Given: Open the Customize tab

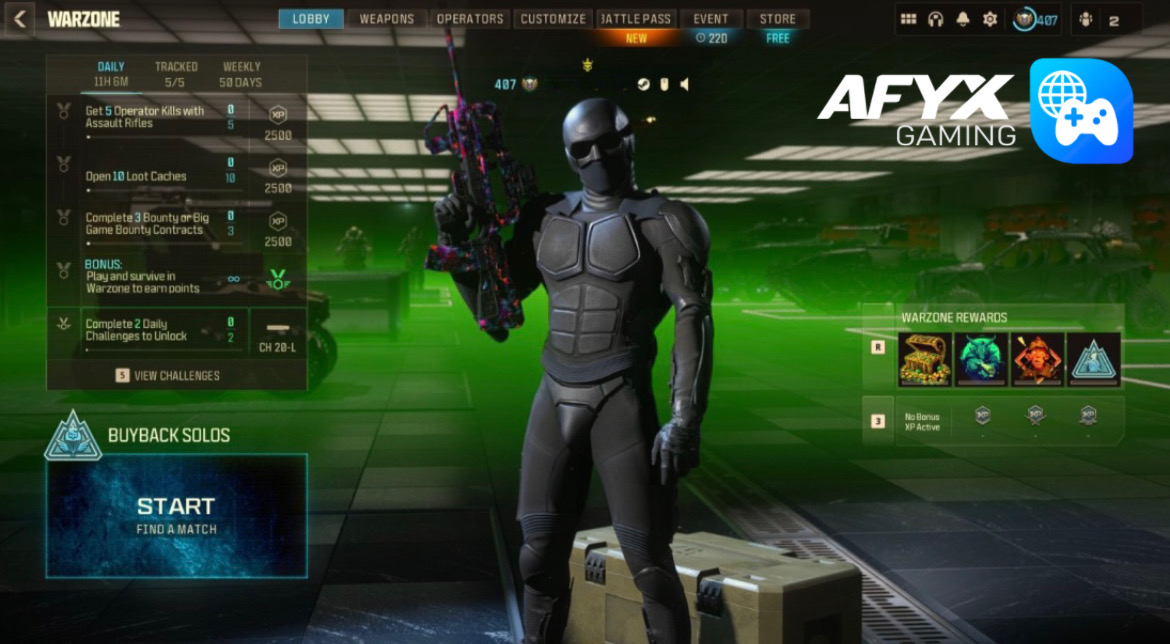Looking at the screenshot, I should [x=553, y=19].
